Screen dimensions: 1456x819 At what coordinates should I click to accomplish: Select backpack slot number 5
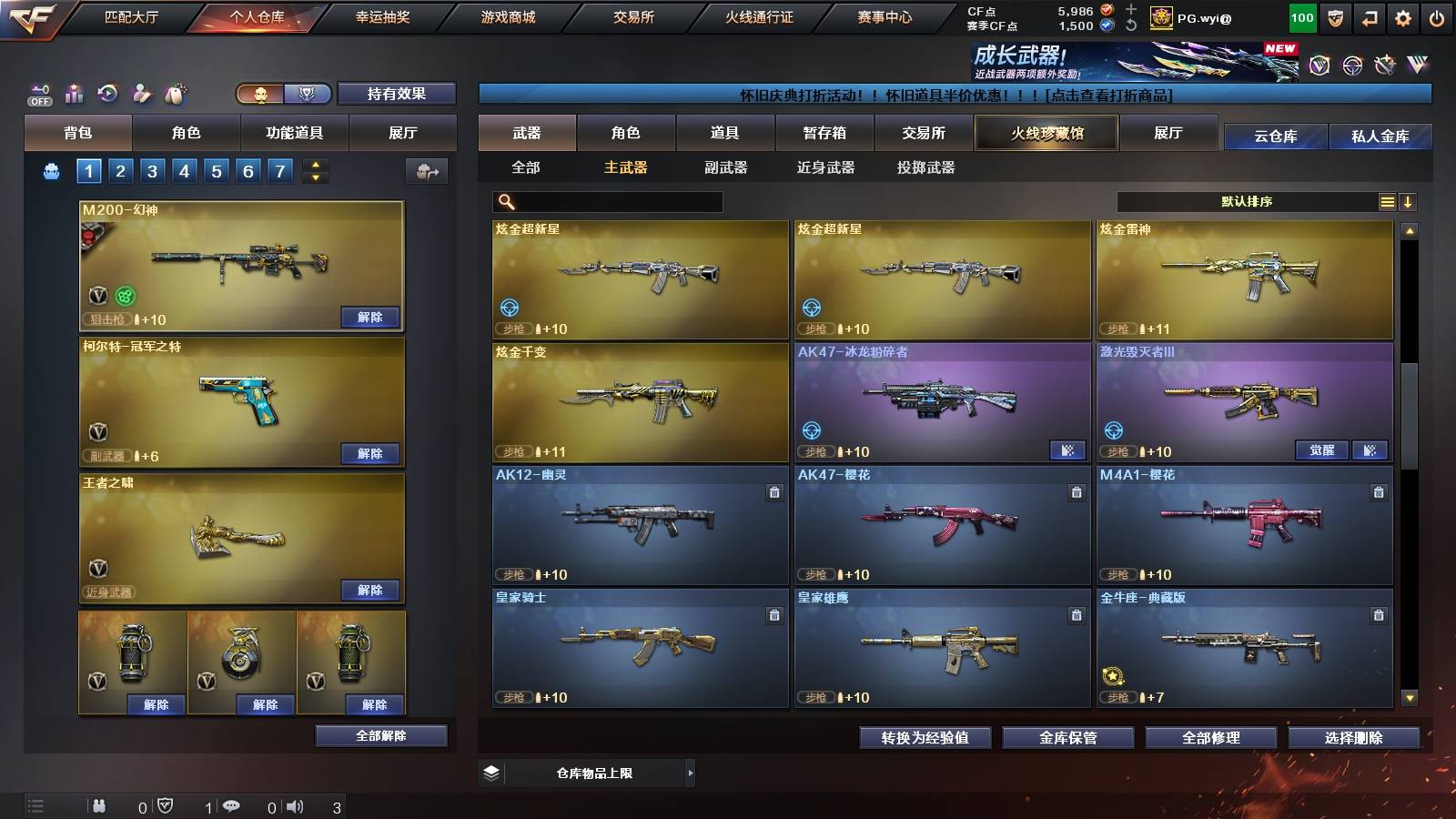tap(215, 169)
